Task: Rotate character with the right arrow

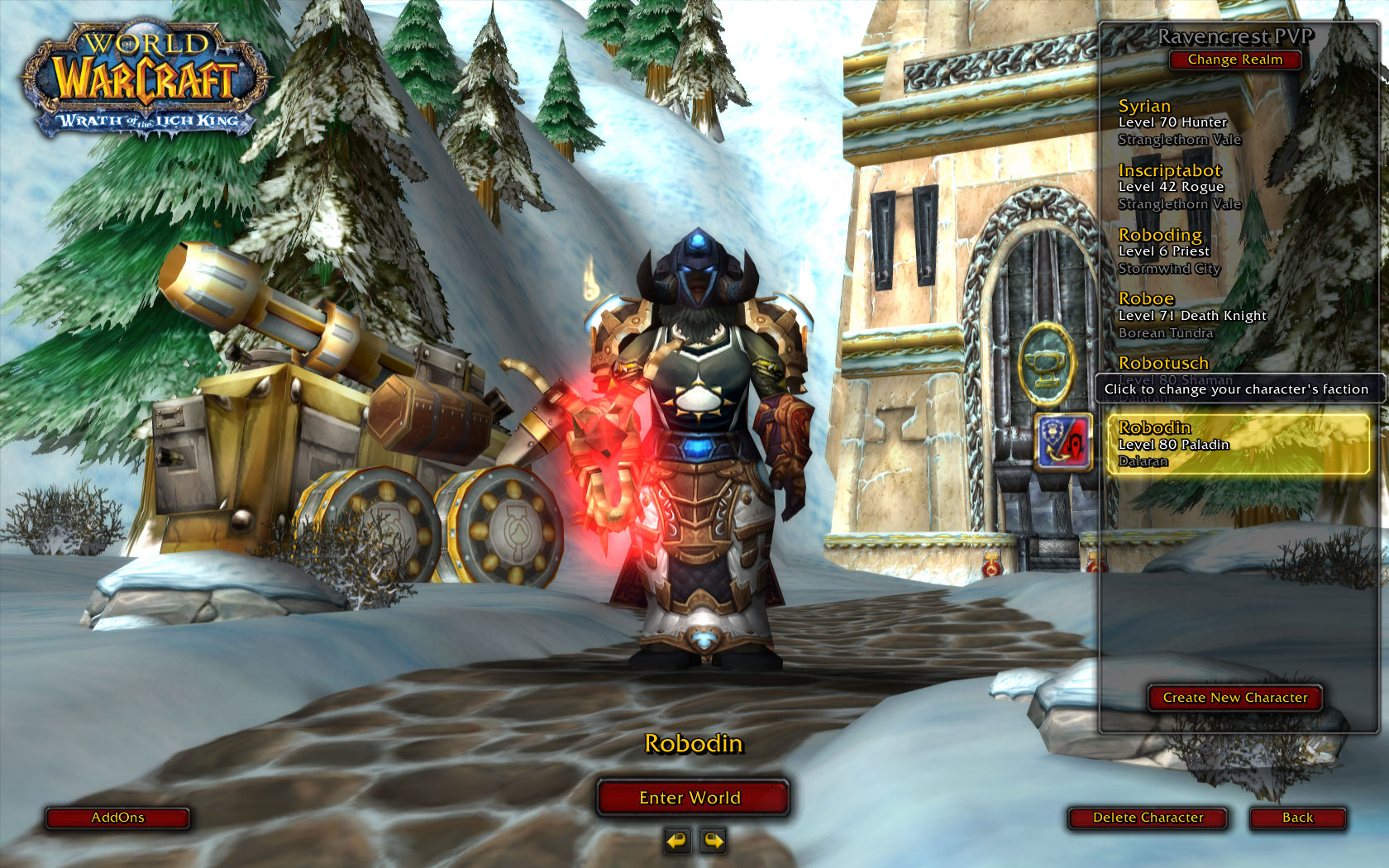Action: [713, 841]
